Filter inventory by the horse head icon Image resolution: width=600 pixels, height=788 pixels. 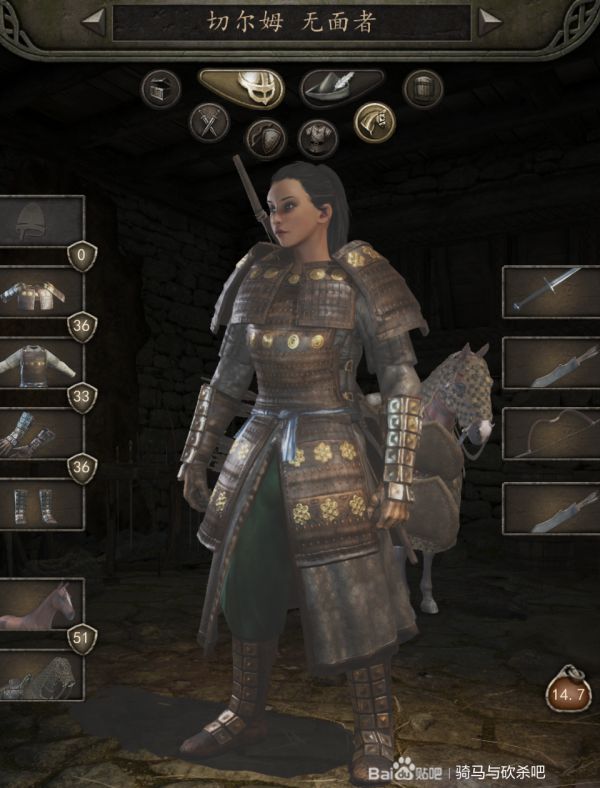(374, 122)
